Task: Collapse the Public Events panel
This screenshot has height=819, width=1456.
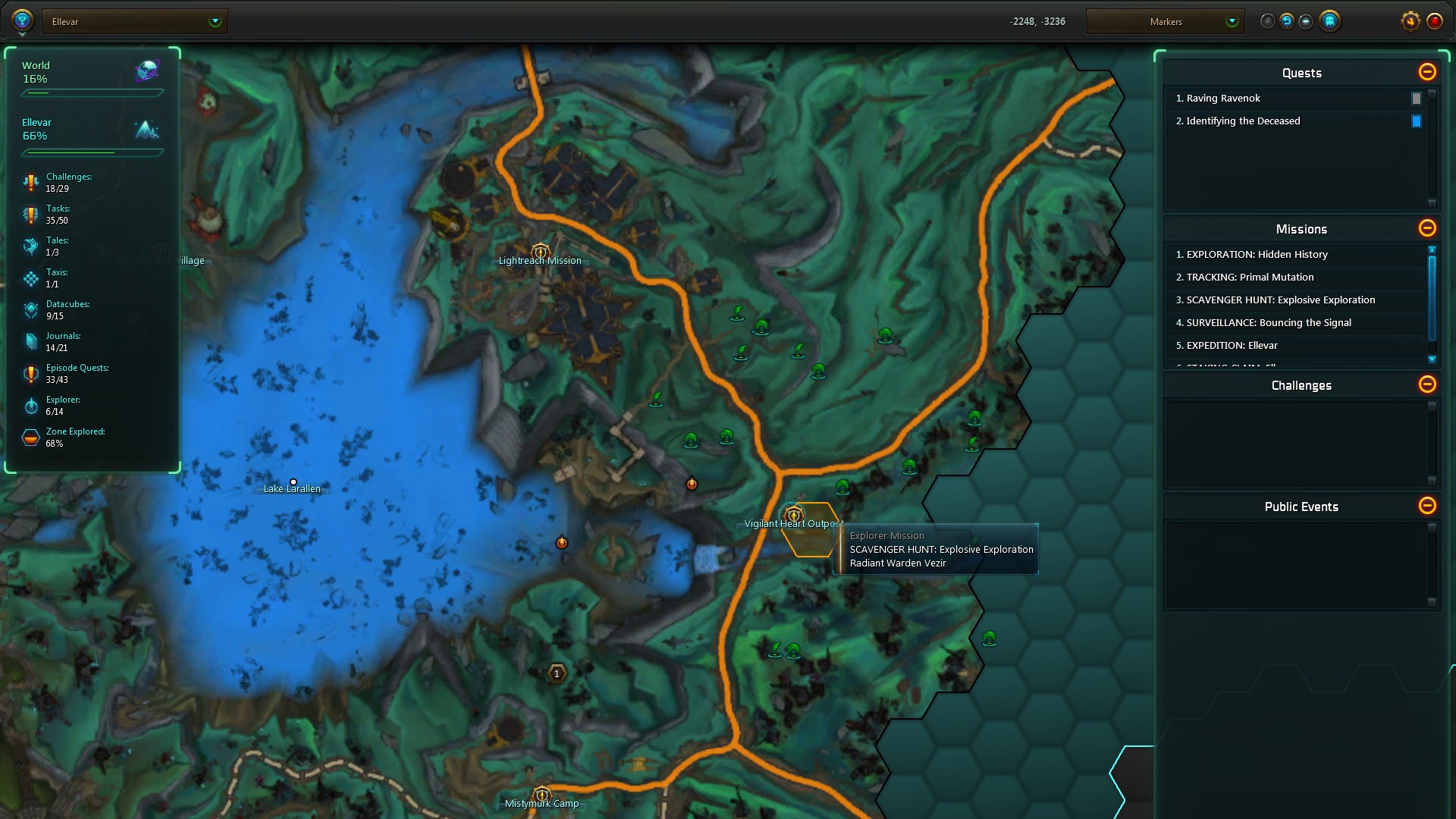Action: (1426, 506)
